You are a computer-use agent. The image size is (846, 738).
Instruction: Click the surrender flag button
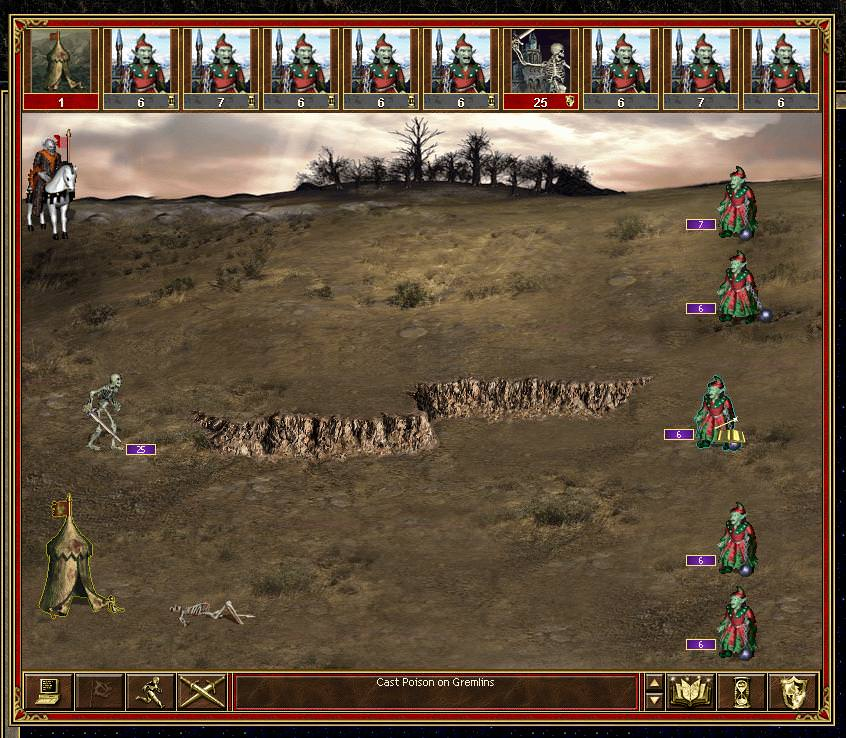click(99, 691)
